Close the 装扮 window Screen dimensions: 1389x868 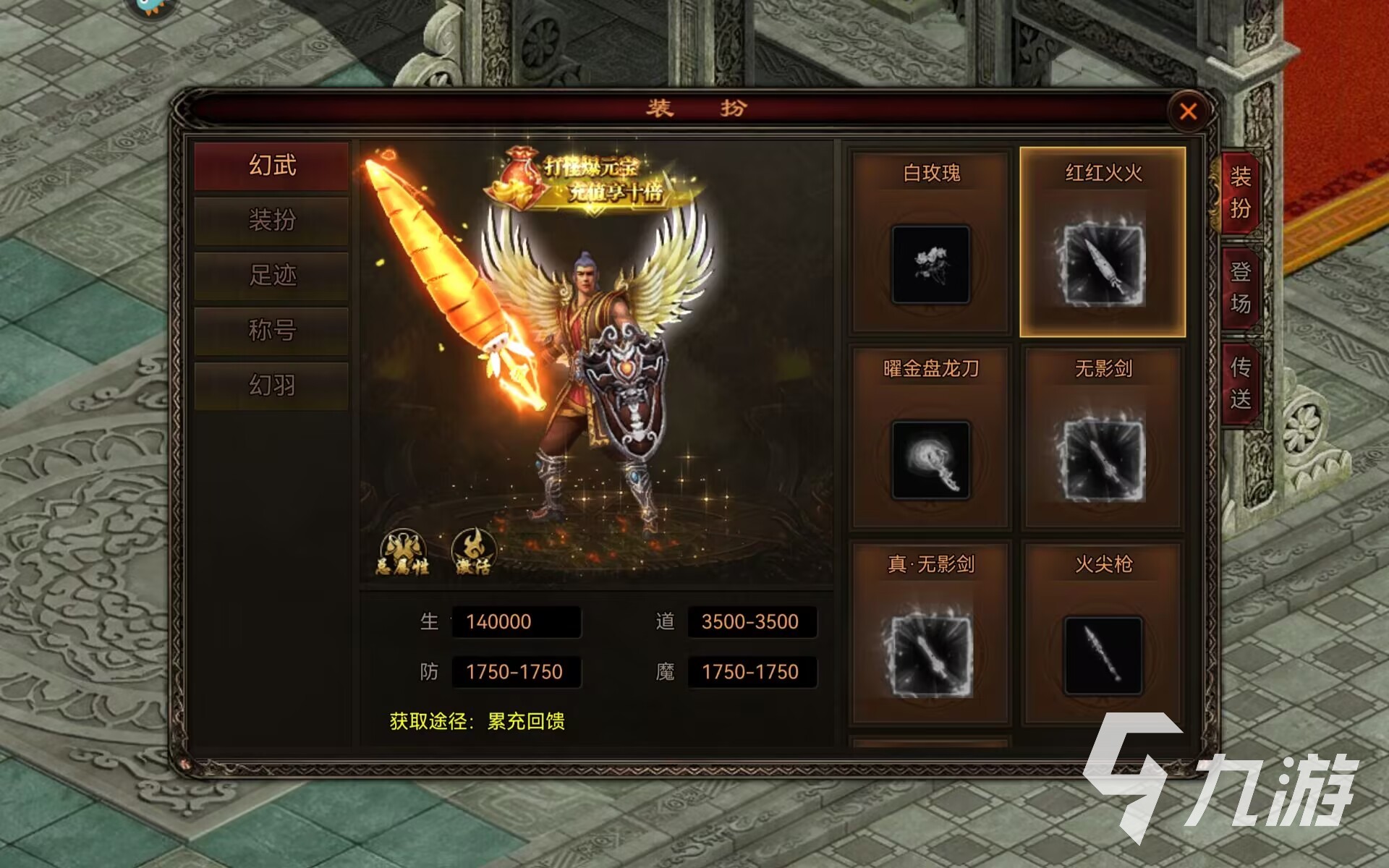click(1188, 111)
